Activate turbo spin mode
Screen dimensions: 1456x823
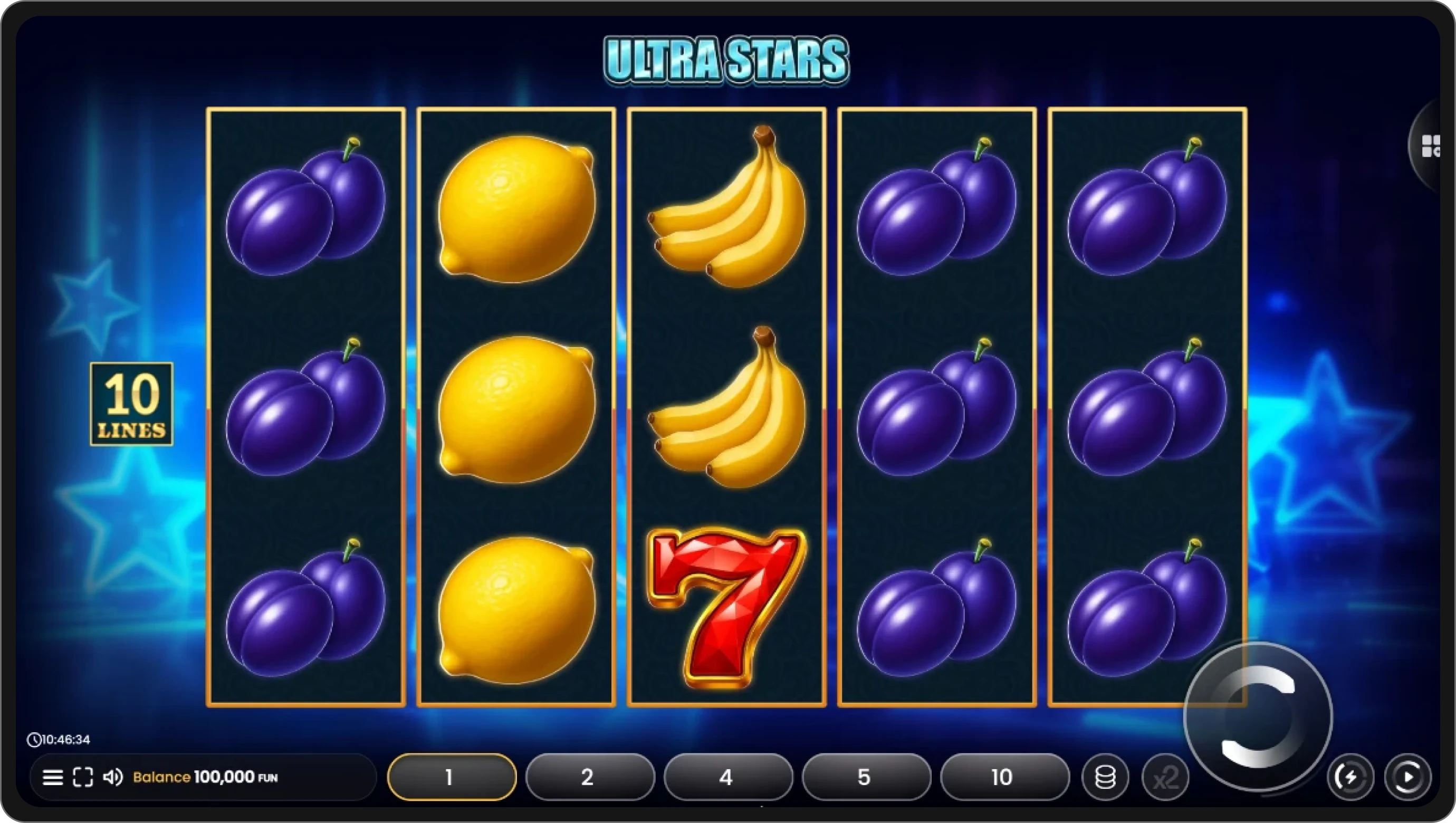click(x=1352, y=777)
